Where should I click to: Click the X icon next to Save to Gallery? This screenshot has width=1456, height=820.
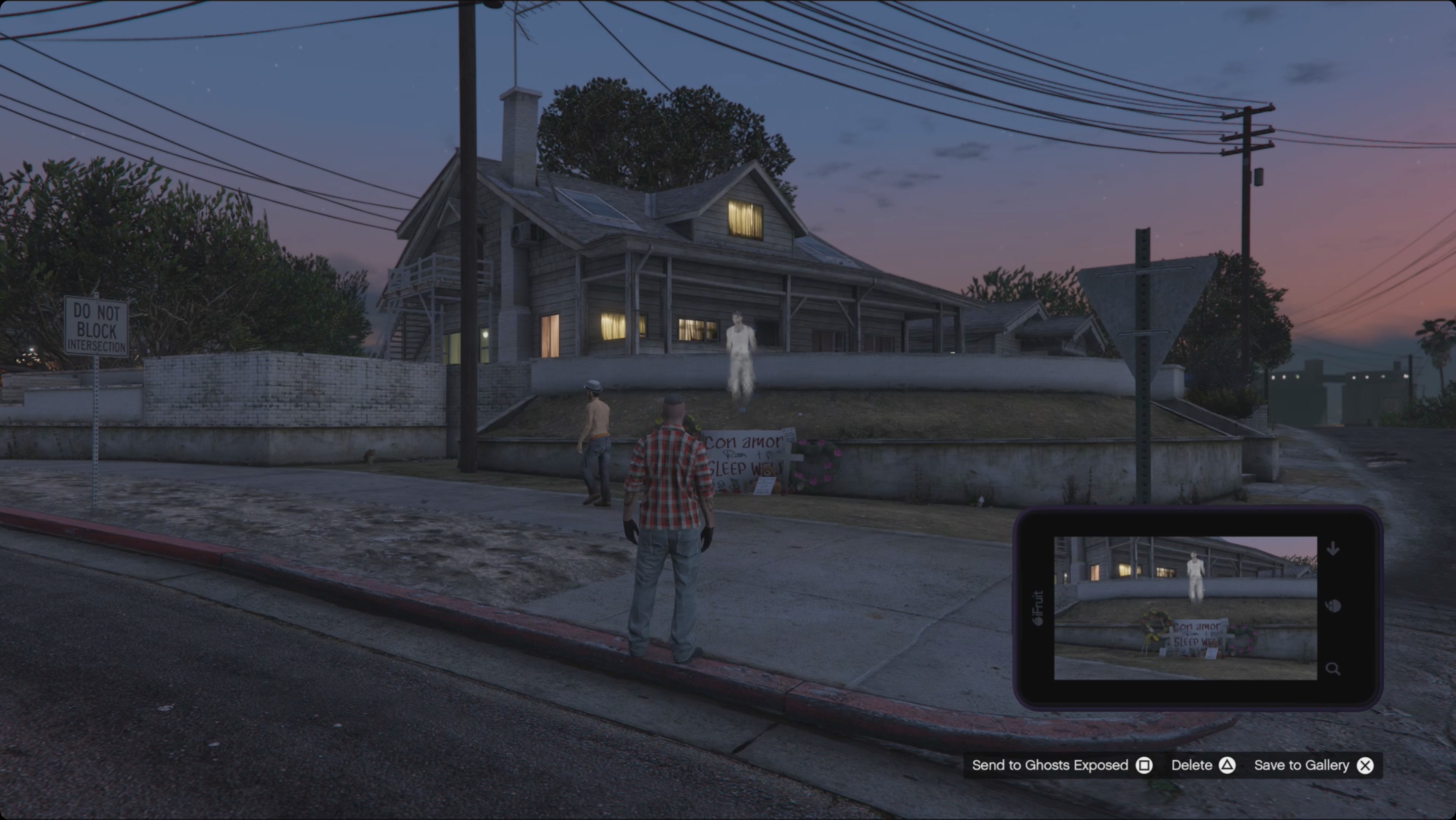coord(1366,765)
